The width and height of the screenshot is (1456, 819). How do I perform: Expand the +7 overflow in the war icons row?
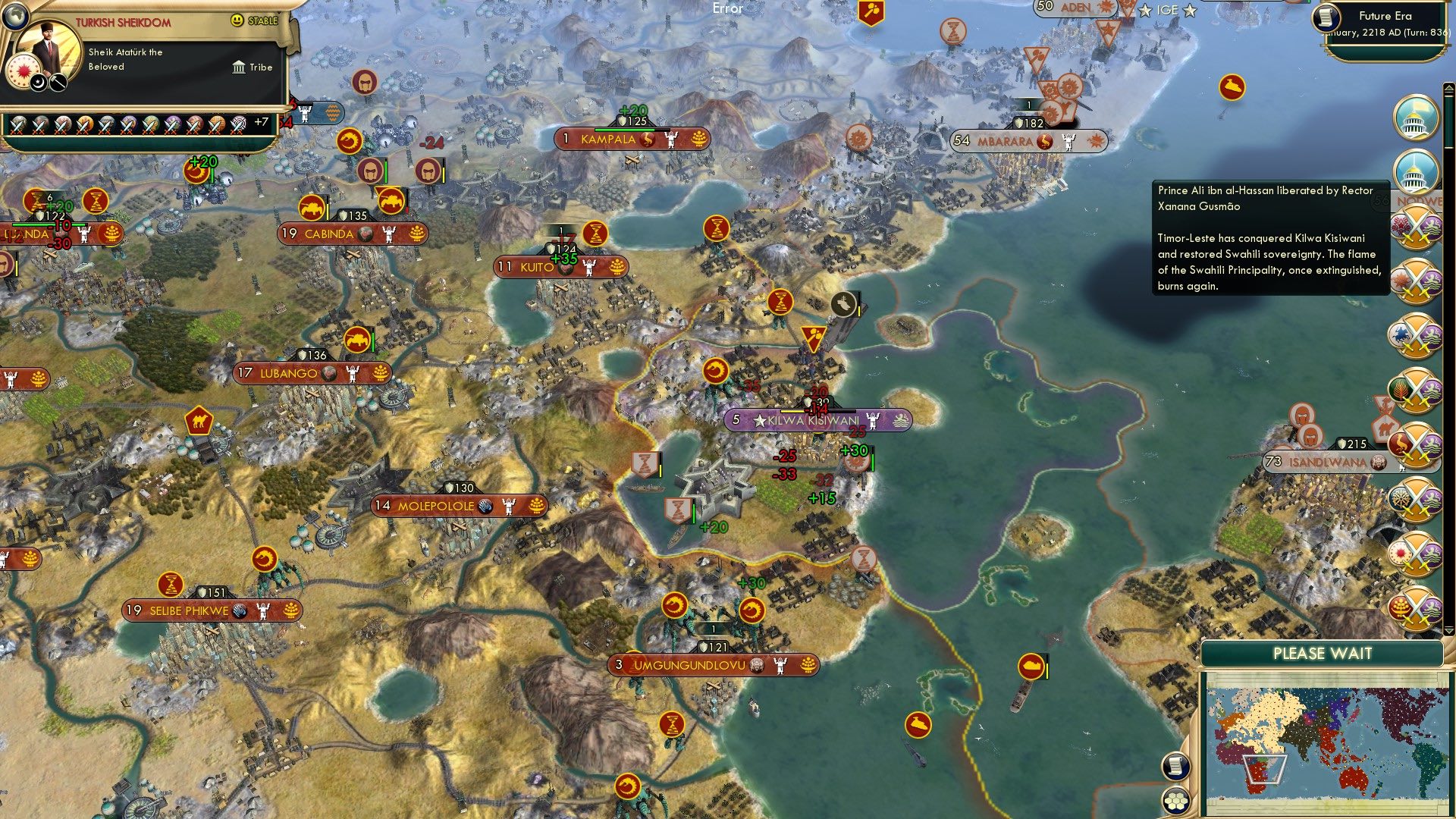coord(262,121)
